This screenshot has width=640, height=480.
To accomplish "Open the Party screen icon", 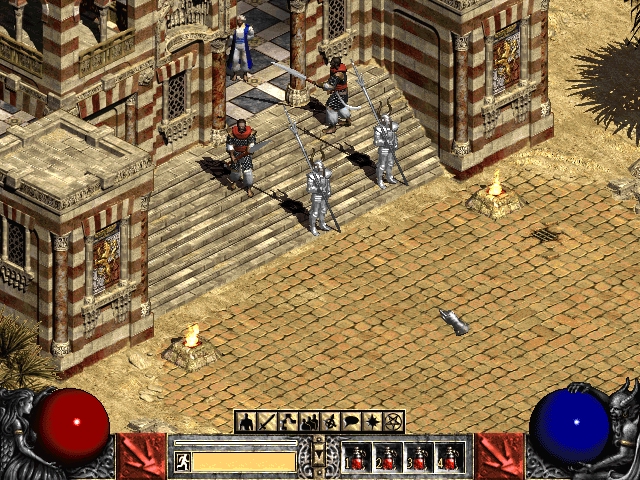I will click(x=309, y=421).
